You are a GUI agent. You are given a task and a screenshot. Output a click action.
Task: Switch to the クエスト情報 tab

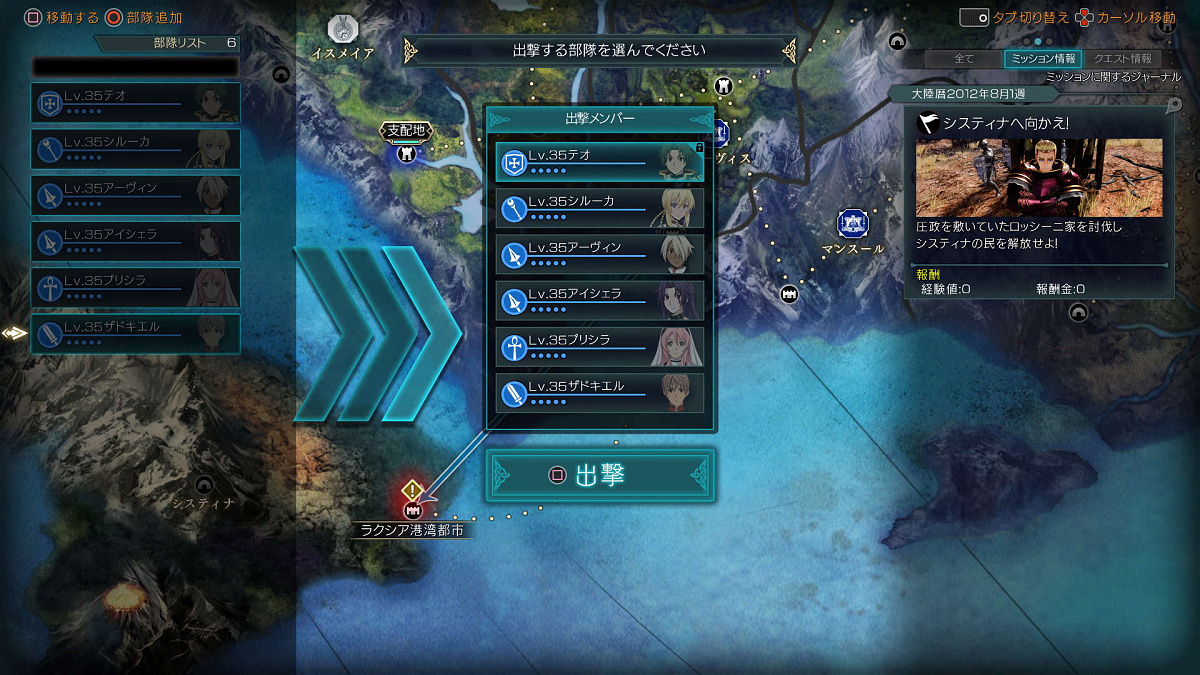point(1122,59)
